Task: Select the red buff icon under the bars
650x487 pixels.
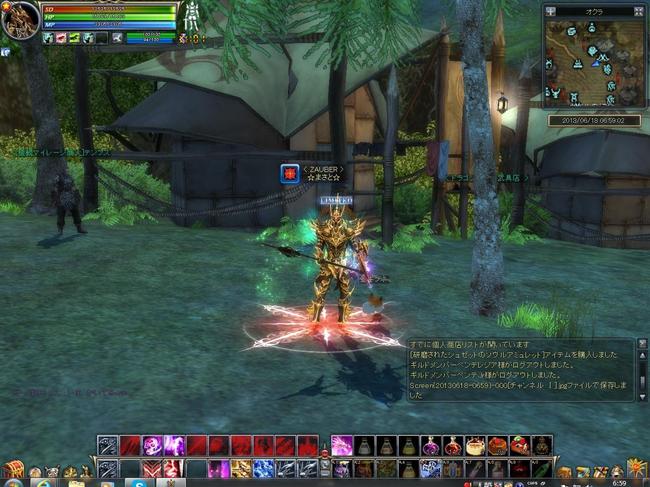Action: coord(62,38)
